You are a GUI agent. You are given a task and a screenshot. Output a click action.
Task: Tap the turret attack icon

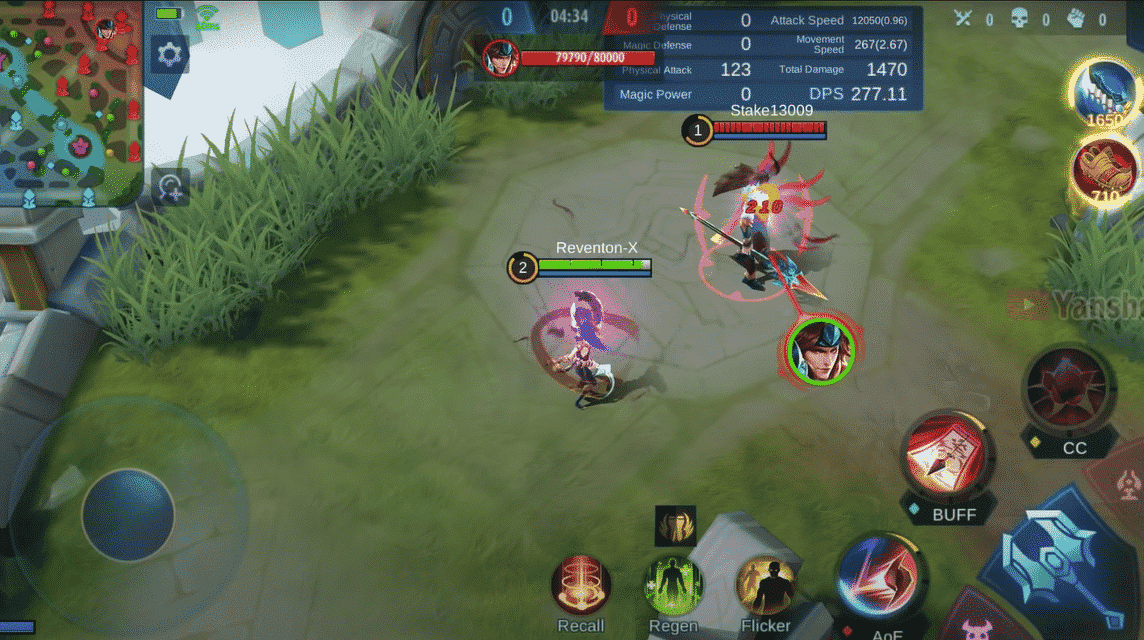(1127, 484)
